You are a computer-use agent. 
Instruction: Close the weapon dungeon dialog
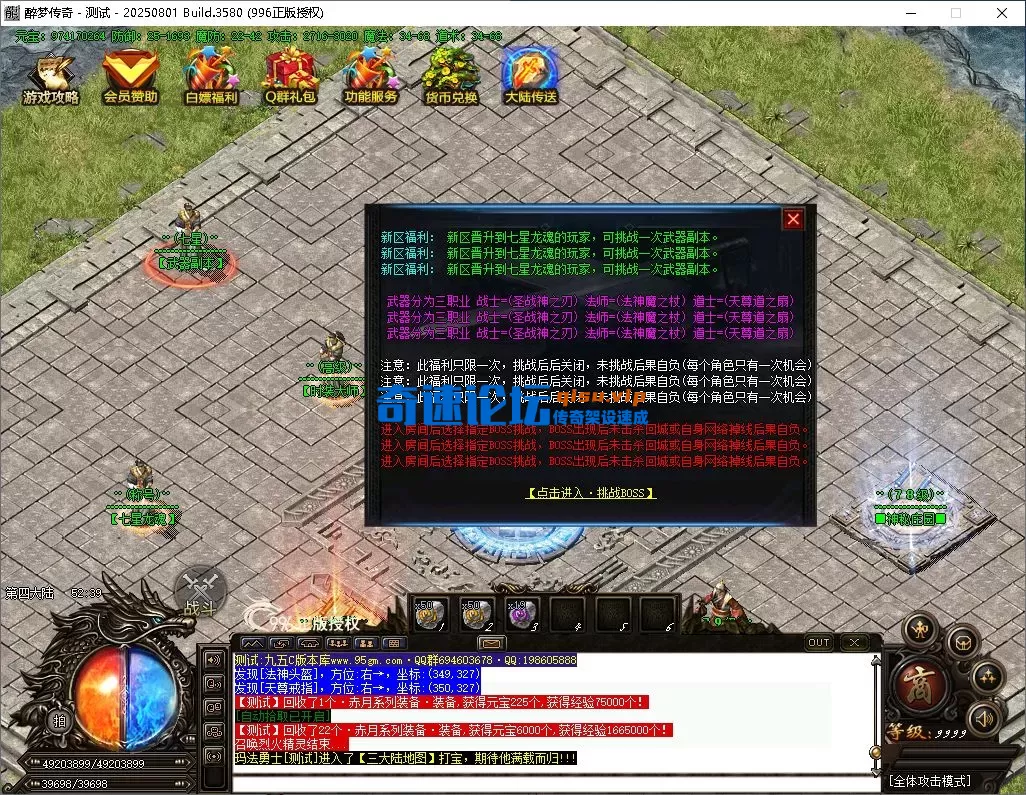click(x=793, y=219)
